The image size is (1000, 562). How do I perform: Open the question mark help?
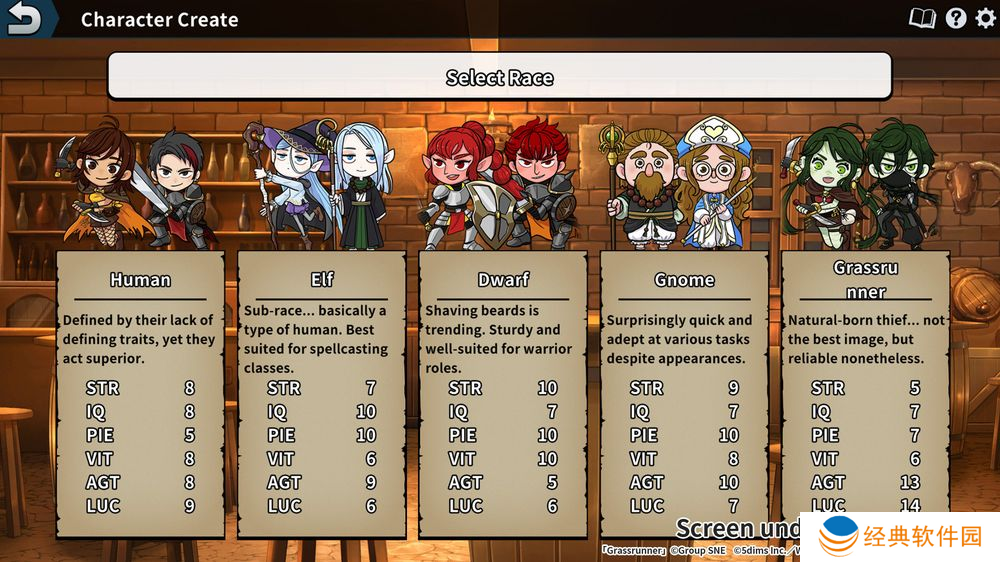click(956, 18)
